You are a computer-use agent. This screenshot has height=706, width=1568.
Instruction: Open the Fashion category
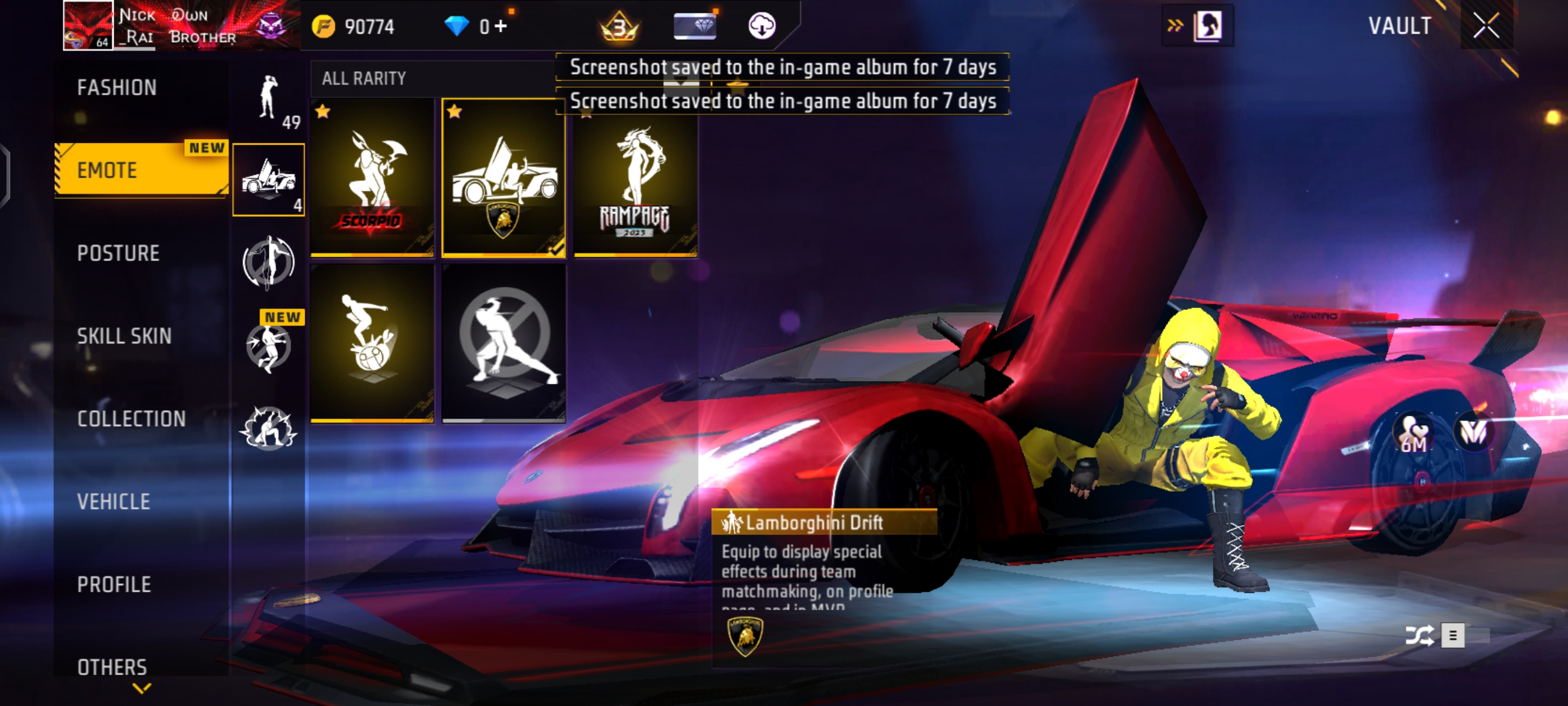tap(117, 88)
